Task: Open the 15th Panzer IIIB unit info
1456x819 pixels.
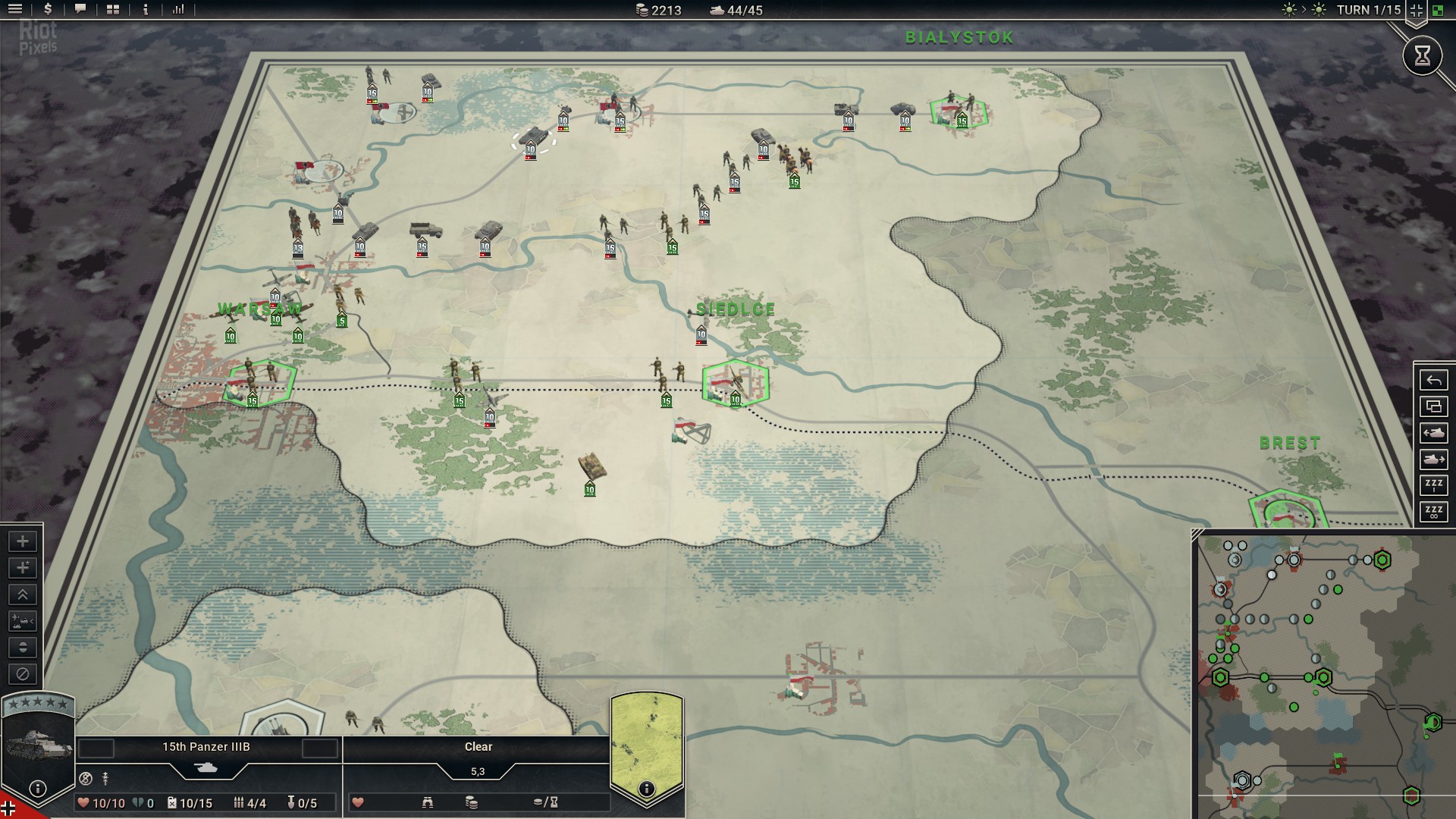Action: click(x=37, y=789)
